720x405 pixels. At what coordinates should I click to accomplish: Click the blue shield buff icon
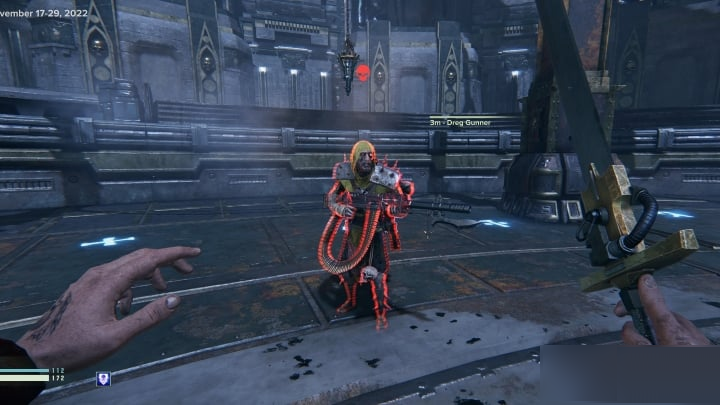coord(102,378)
